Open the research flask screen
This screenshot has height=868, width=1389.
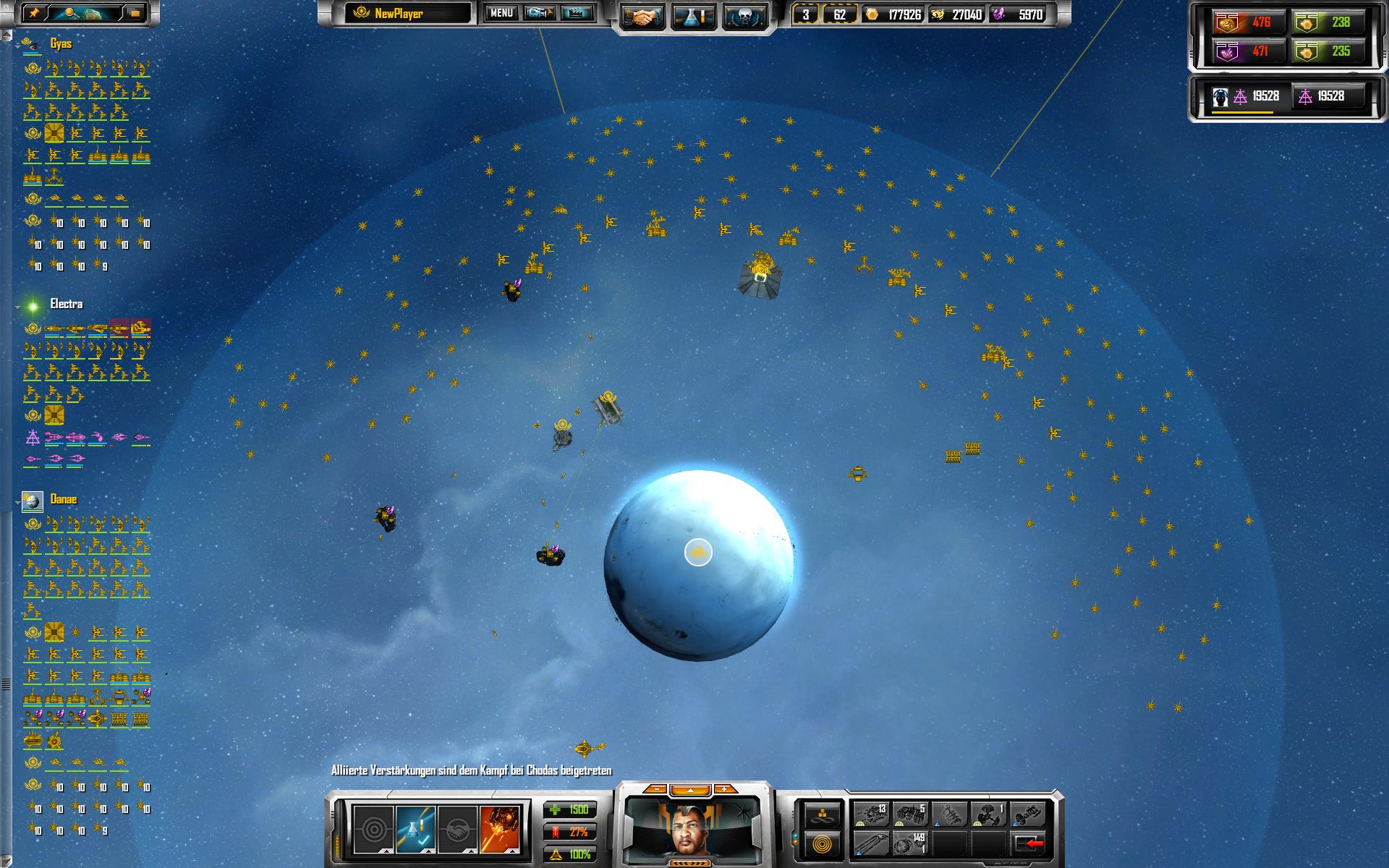click(x=694, y=16)
